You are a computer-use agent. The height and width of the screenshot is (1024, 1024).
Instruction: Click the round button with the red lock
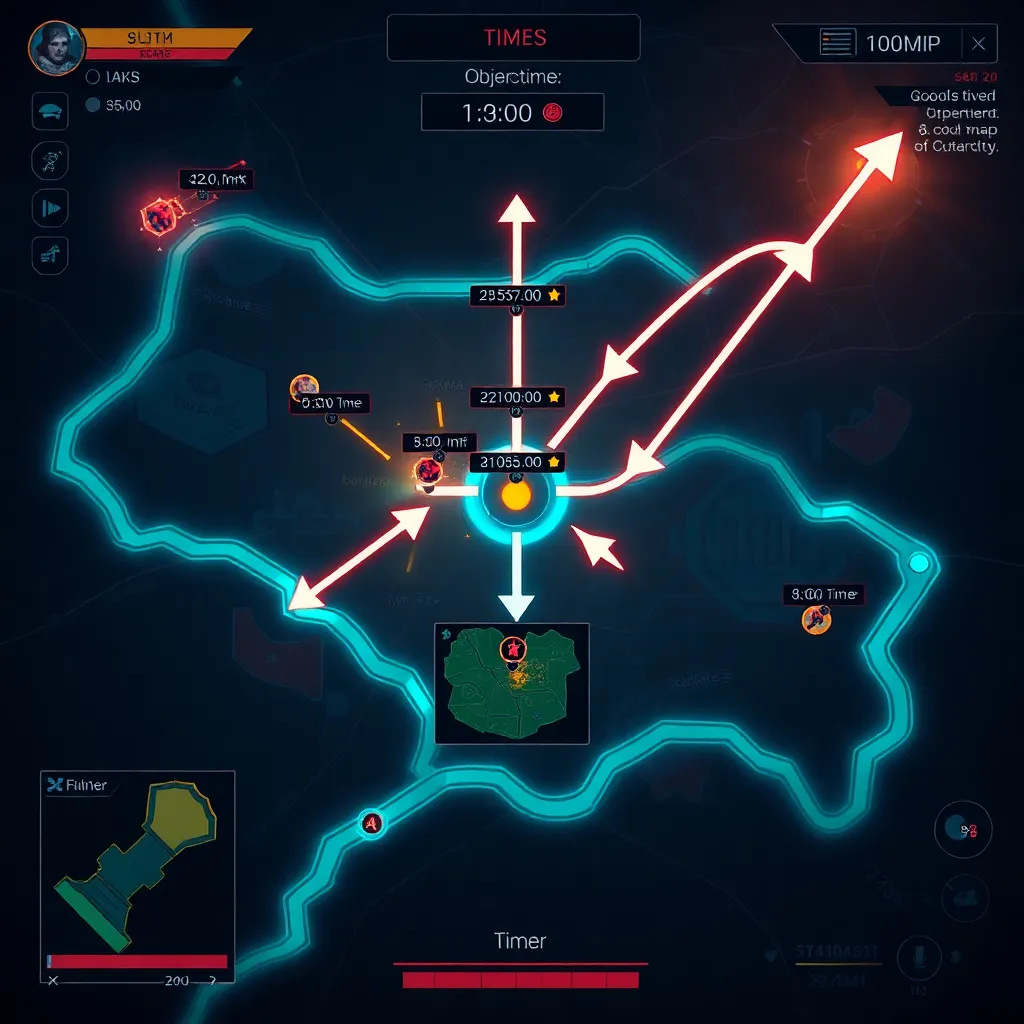963,829
